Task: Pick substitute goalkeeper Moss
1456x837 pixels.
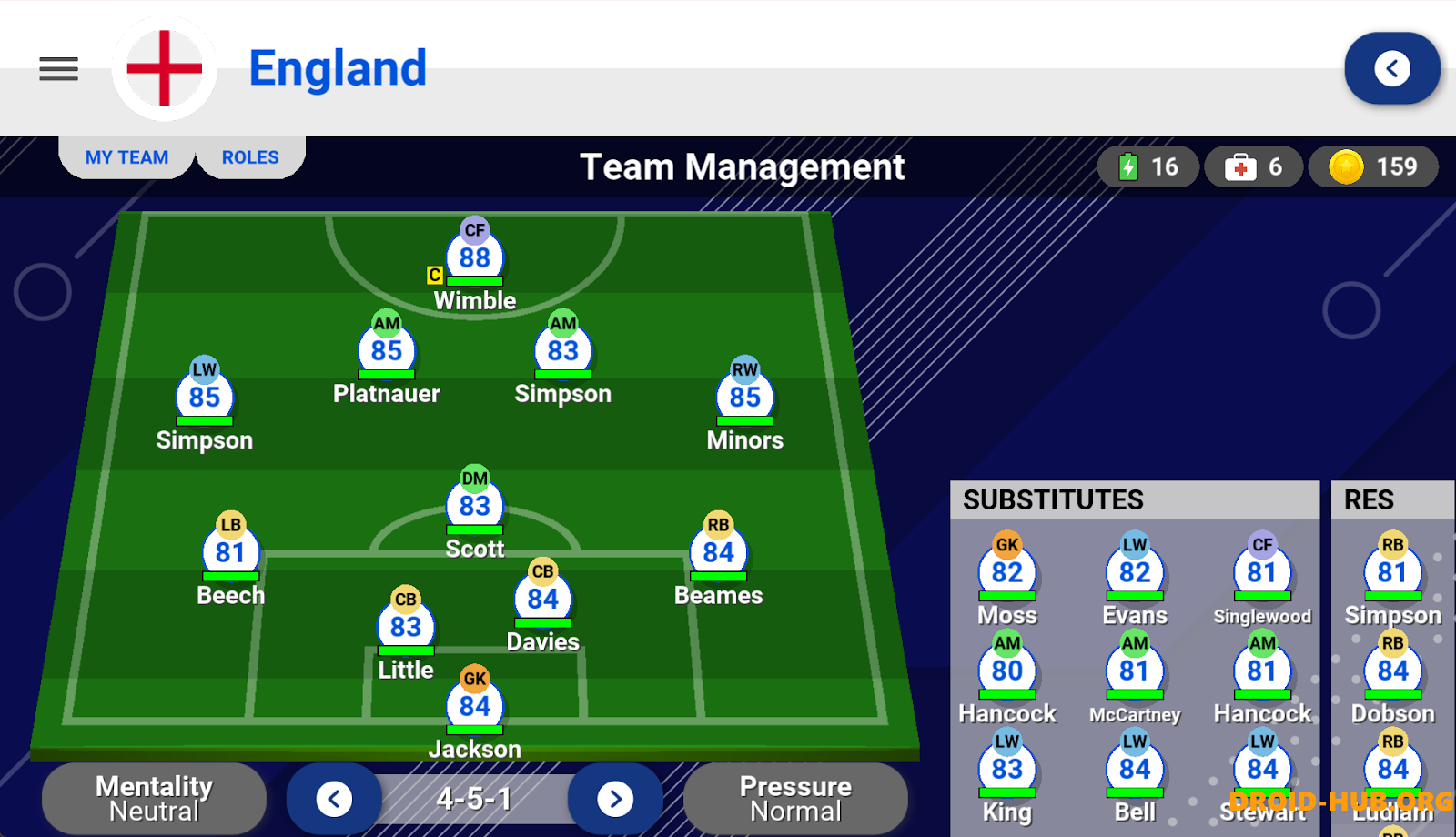Action: click(1006, 571)
